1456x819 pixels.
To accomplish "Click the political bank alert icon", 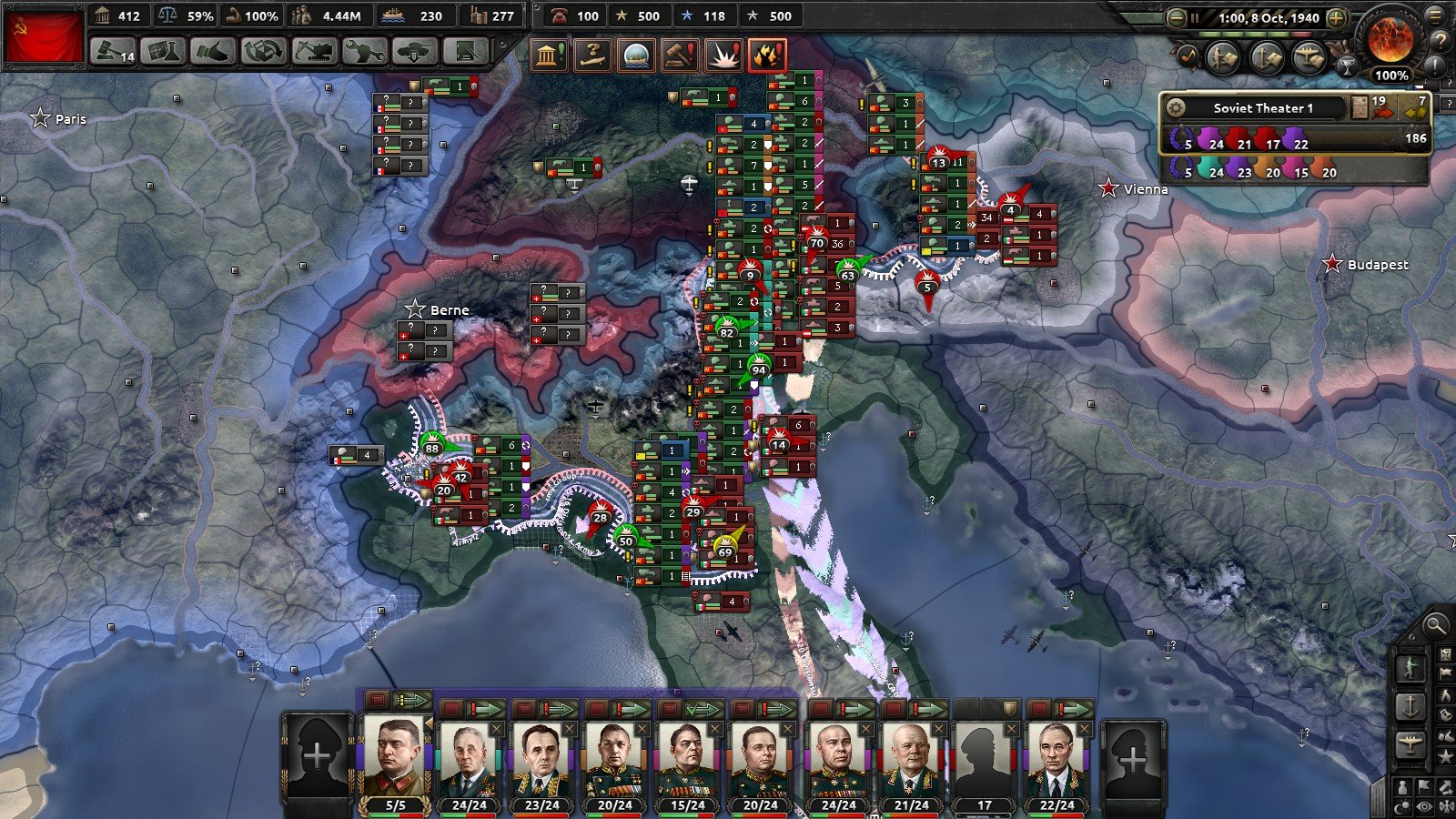I will click(549, 55).
